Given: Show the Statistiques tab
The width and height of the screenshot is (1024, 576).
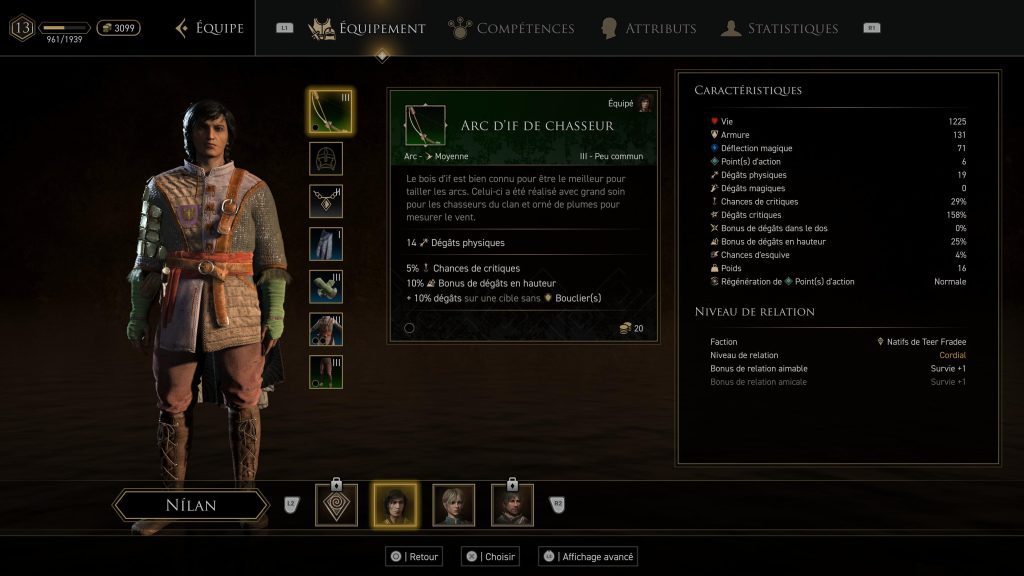Looking at the screenshot, I should 780,28.
